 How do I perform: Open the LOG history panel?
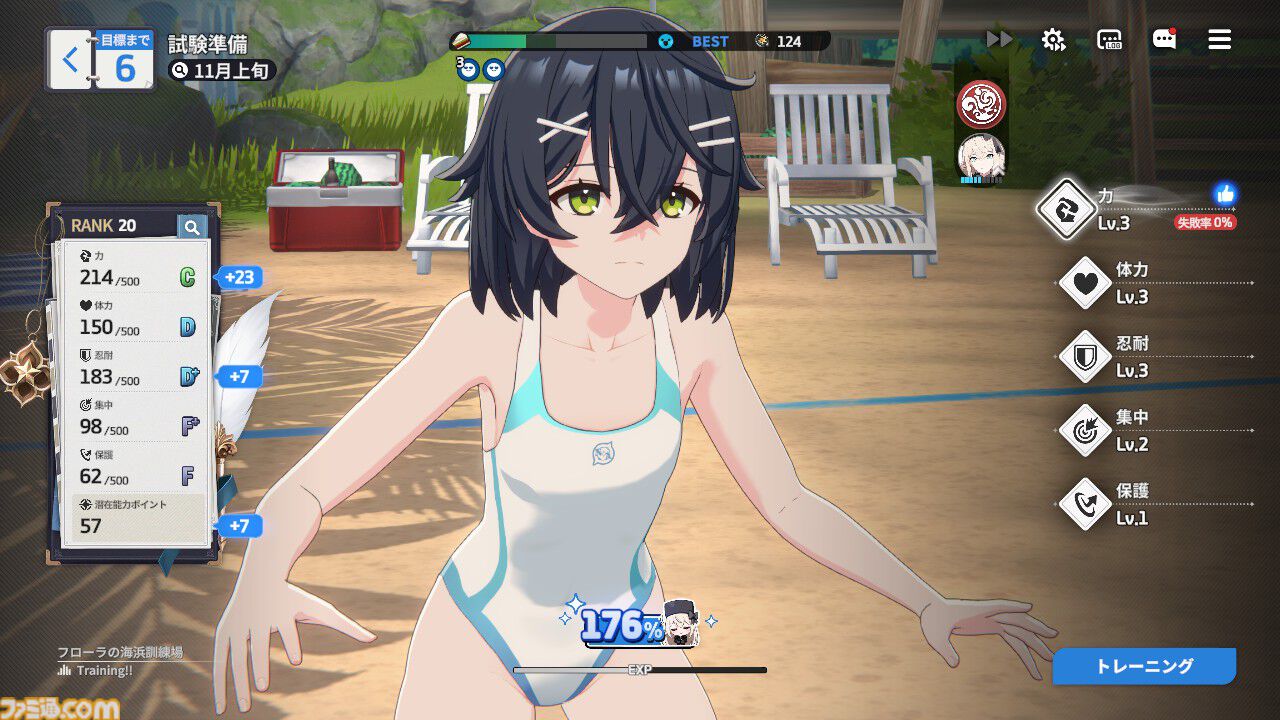(x=1109, y=40)
